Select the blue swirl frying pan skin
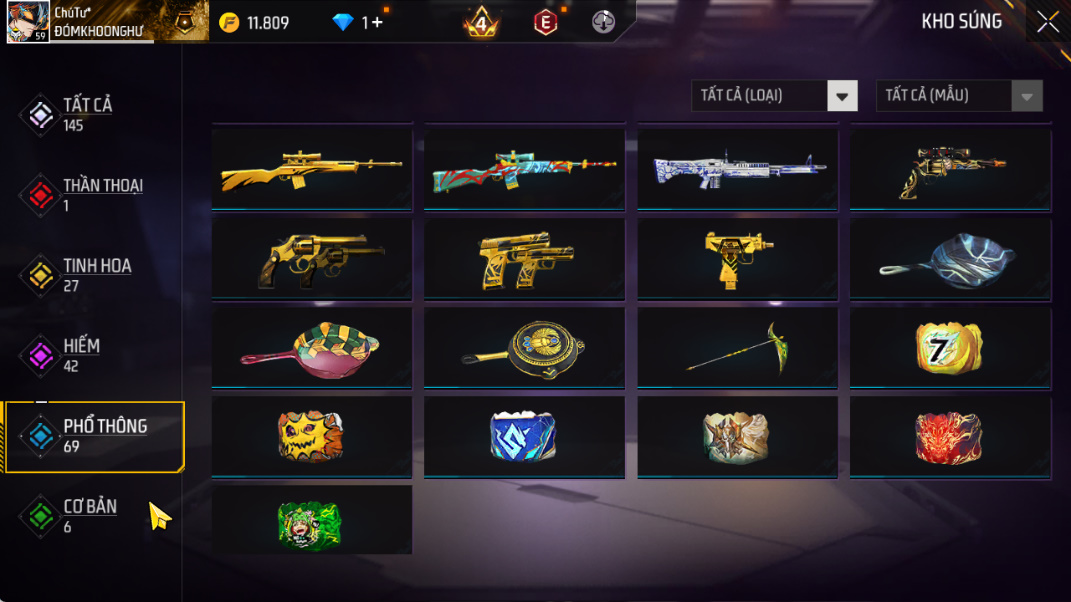1071x602 pixels. (x=950, y=258)
